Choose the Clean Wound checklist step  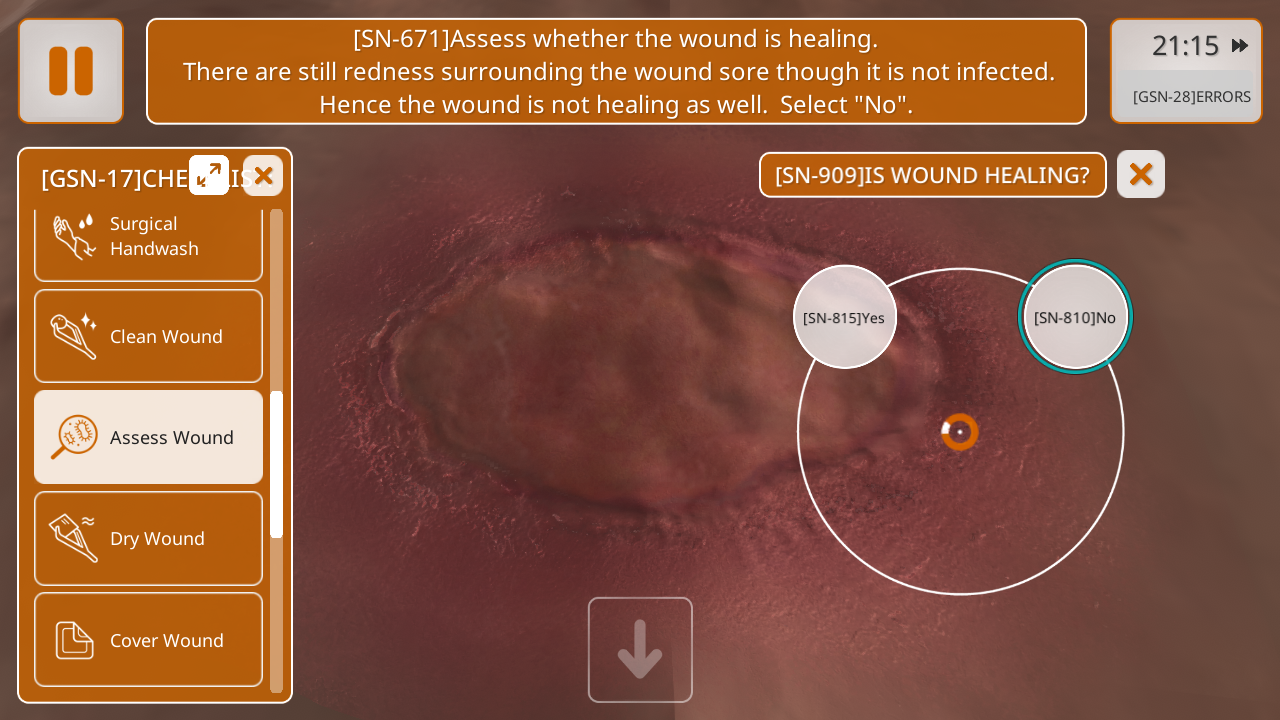pyautogui.click(x=149, y=336)
